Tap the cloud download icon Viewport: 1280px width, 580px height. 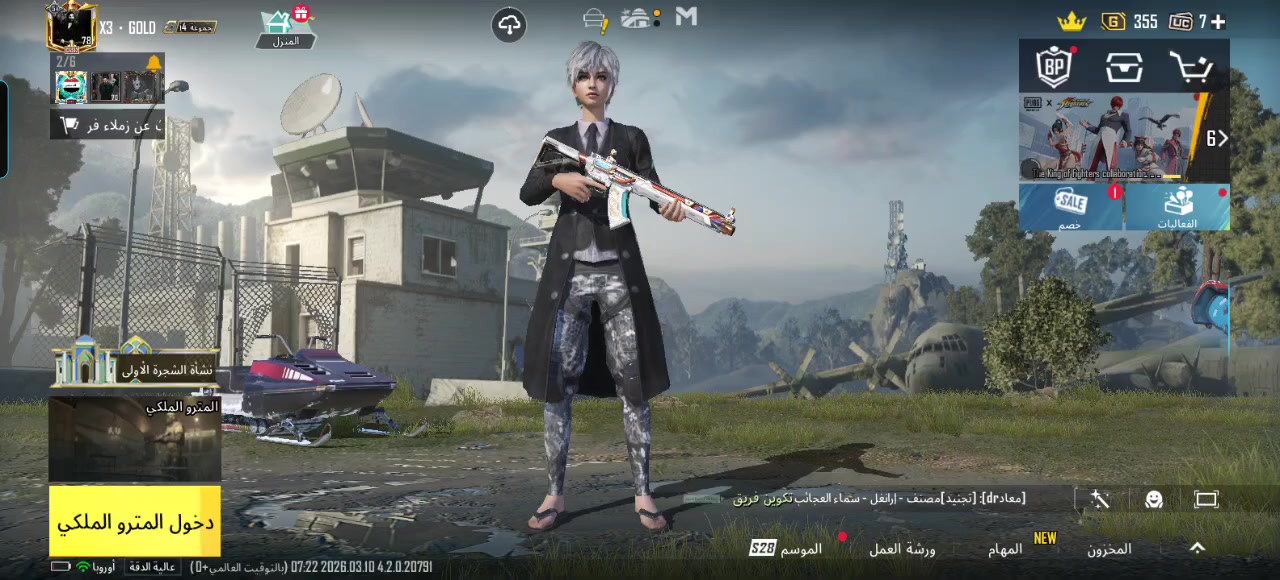point(509,25)
